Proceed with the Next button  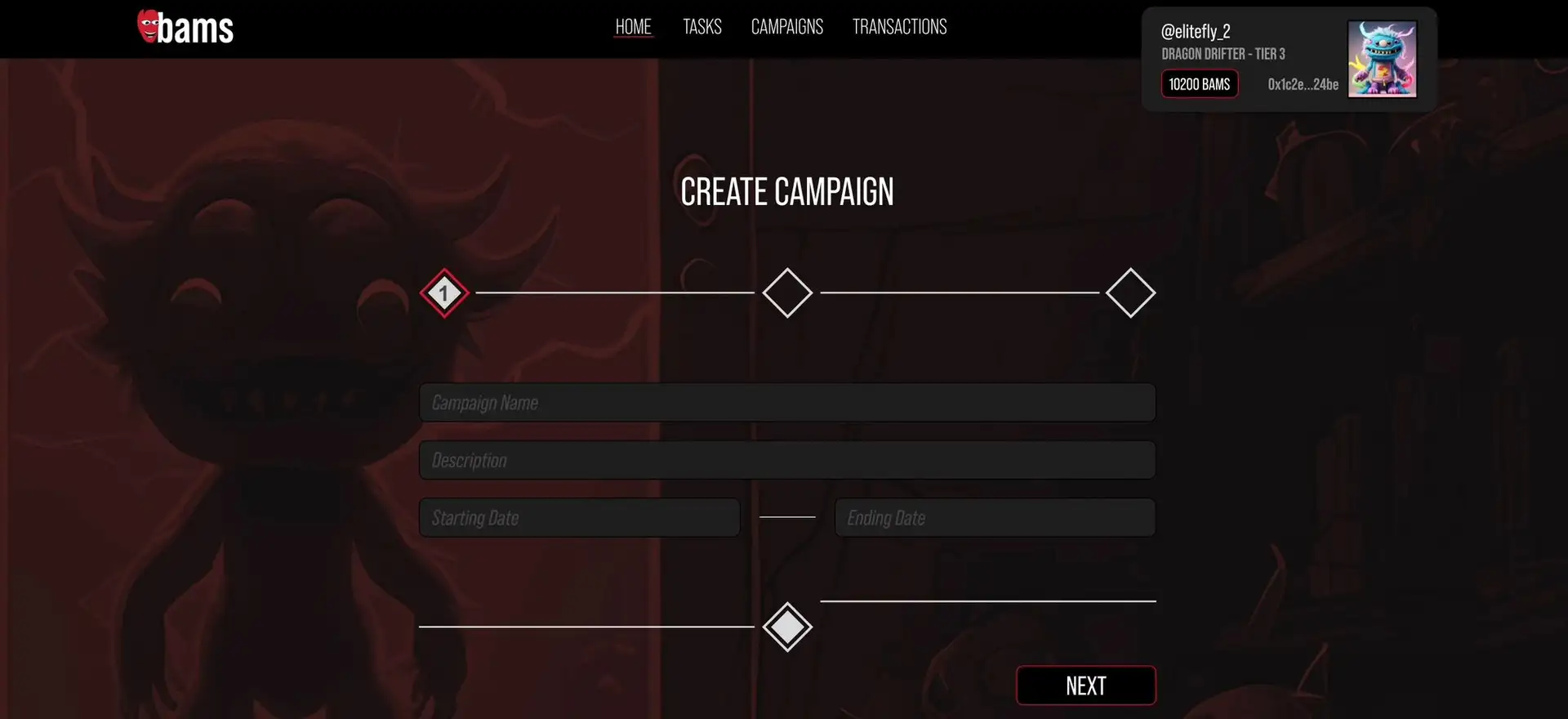tap(1085, 686)
